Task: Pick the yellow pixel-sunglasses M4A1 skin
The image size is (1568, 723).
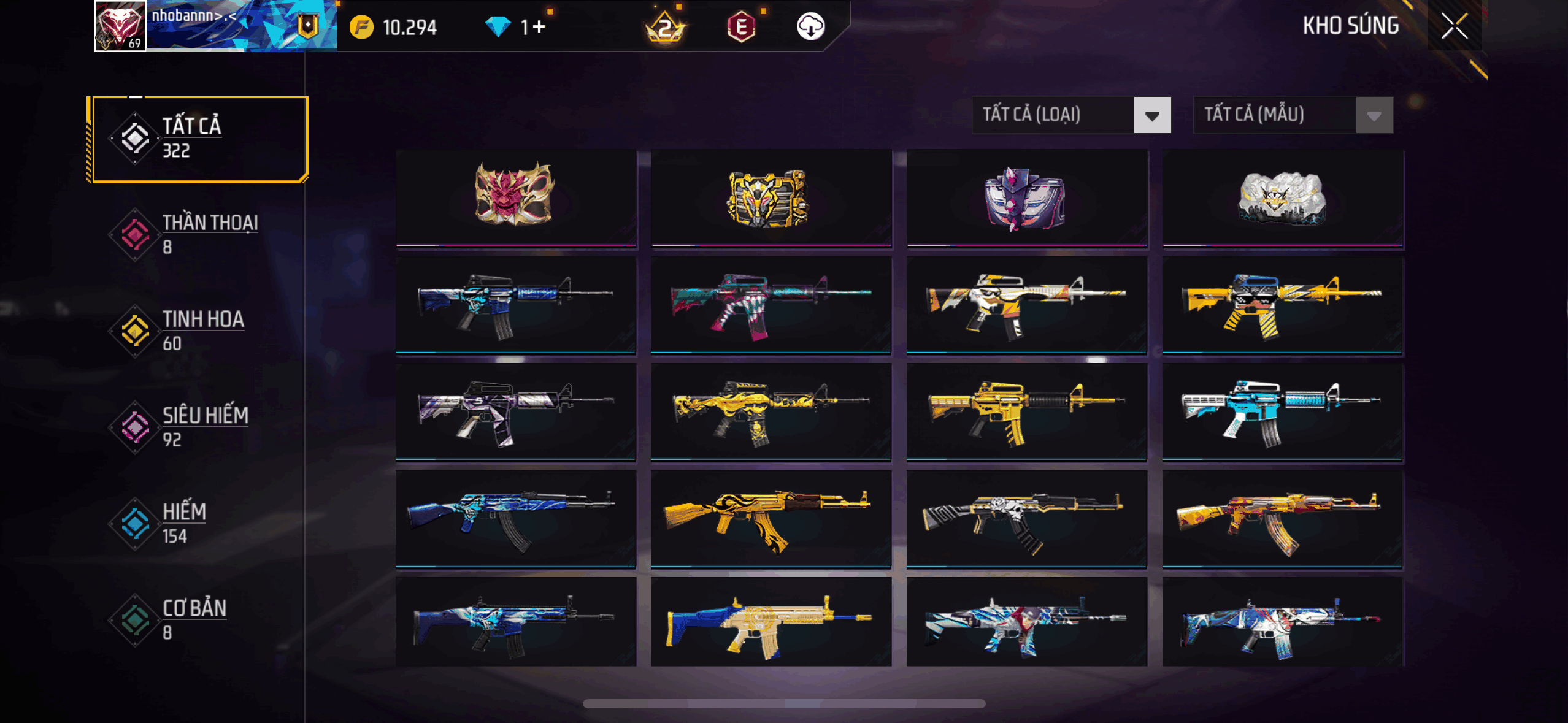Action: 1282,305
